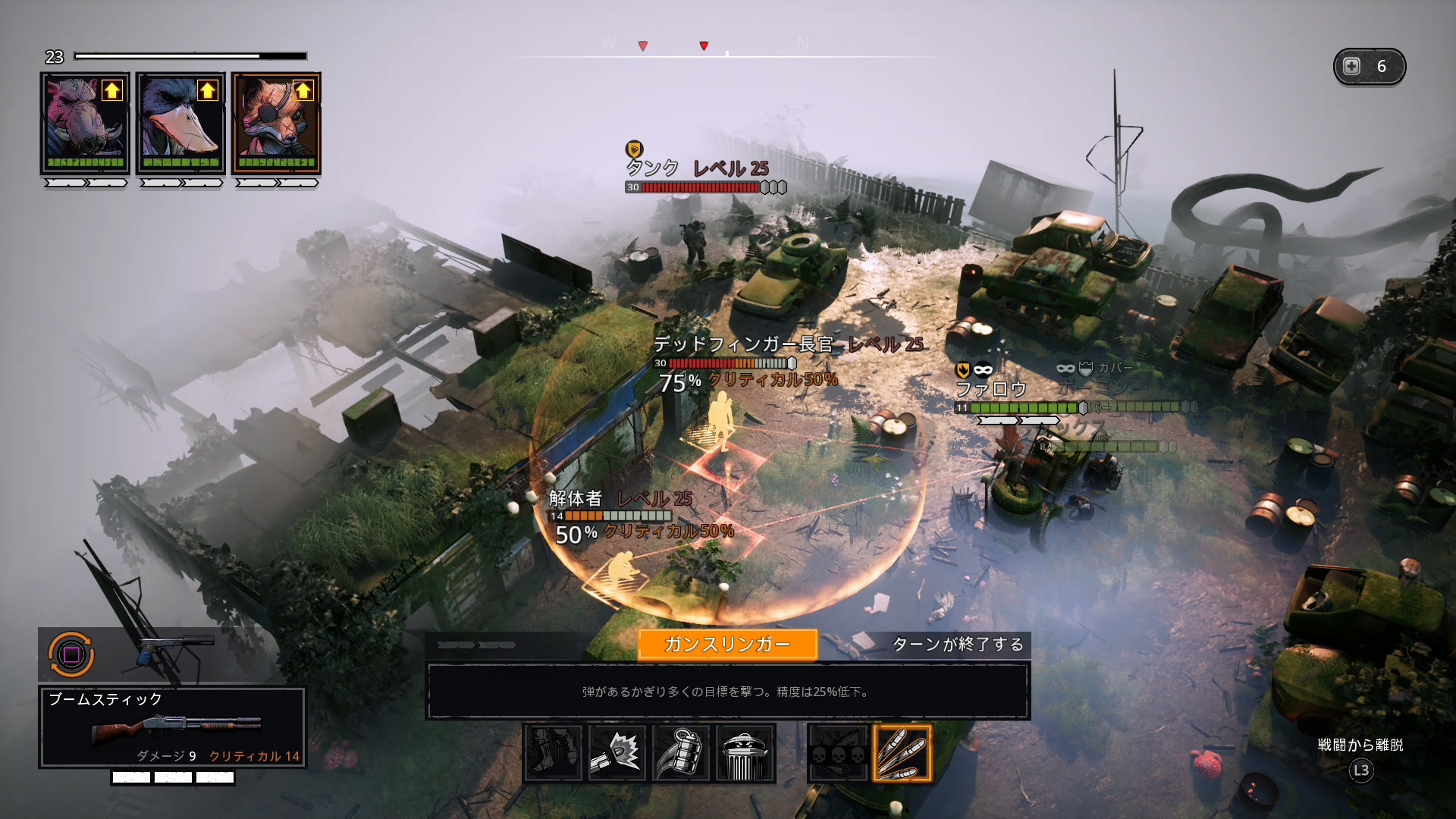
Task: Select the boar character portrait
Action: click(x=85, y=123)
